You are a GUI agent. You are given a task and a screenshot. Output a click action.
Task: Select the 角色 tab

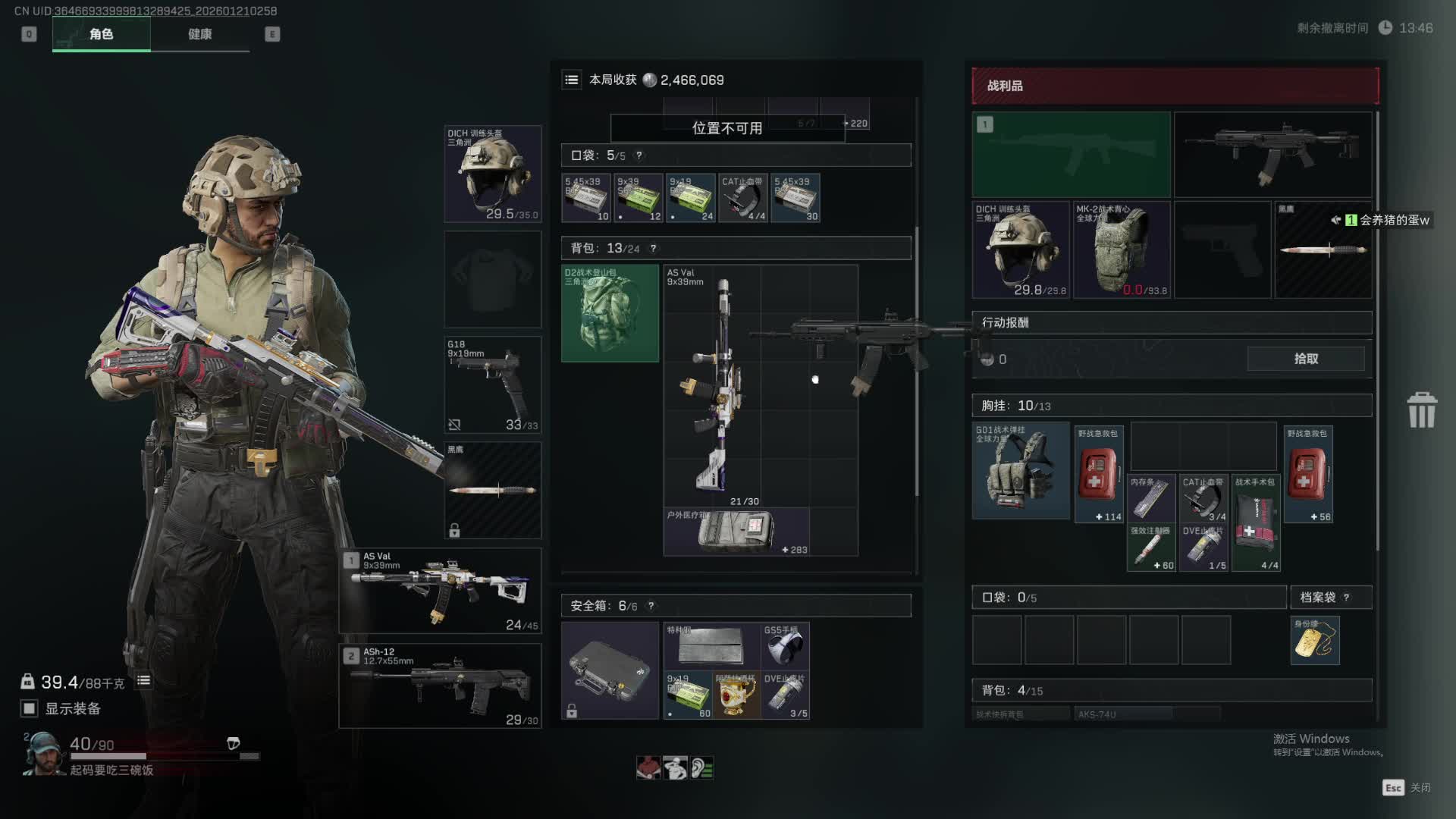(x=101, y=34)
